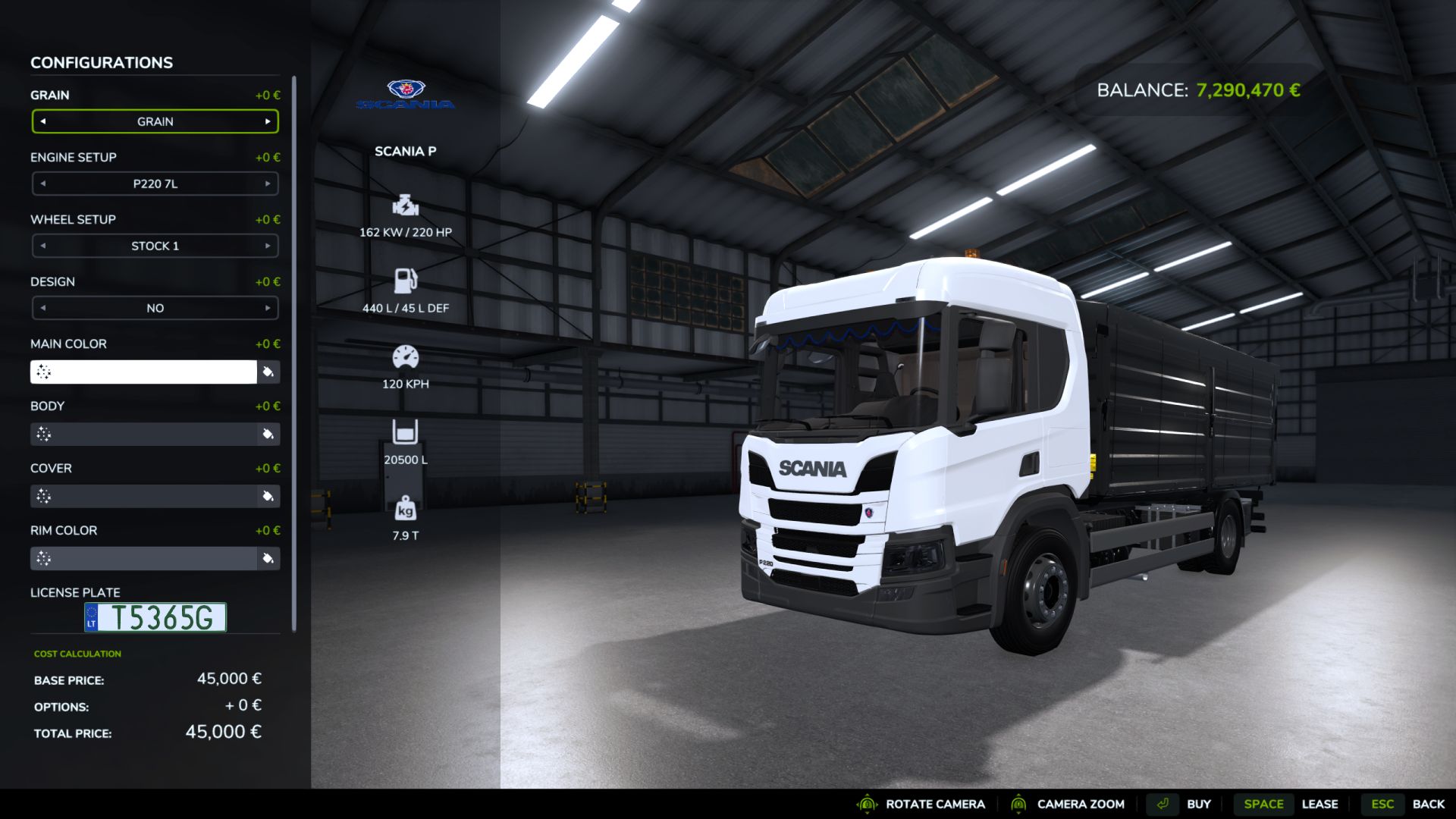The image size is (1456, 819).
Task: Click the LEASE option
Action: 1321,804
